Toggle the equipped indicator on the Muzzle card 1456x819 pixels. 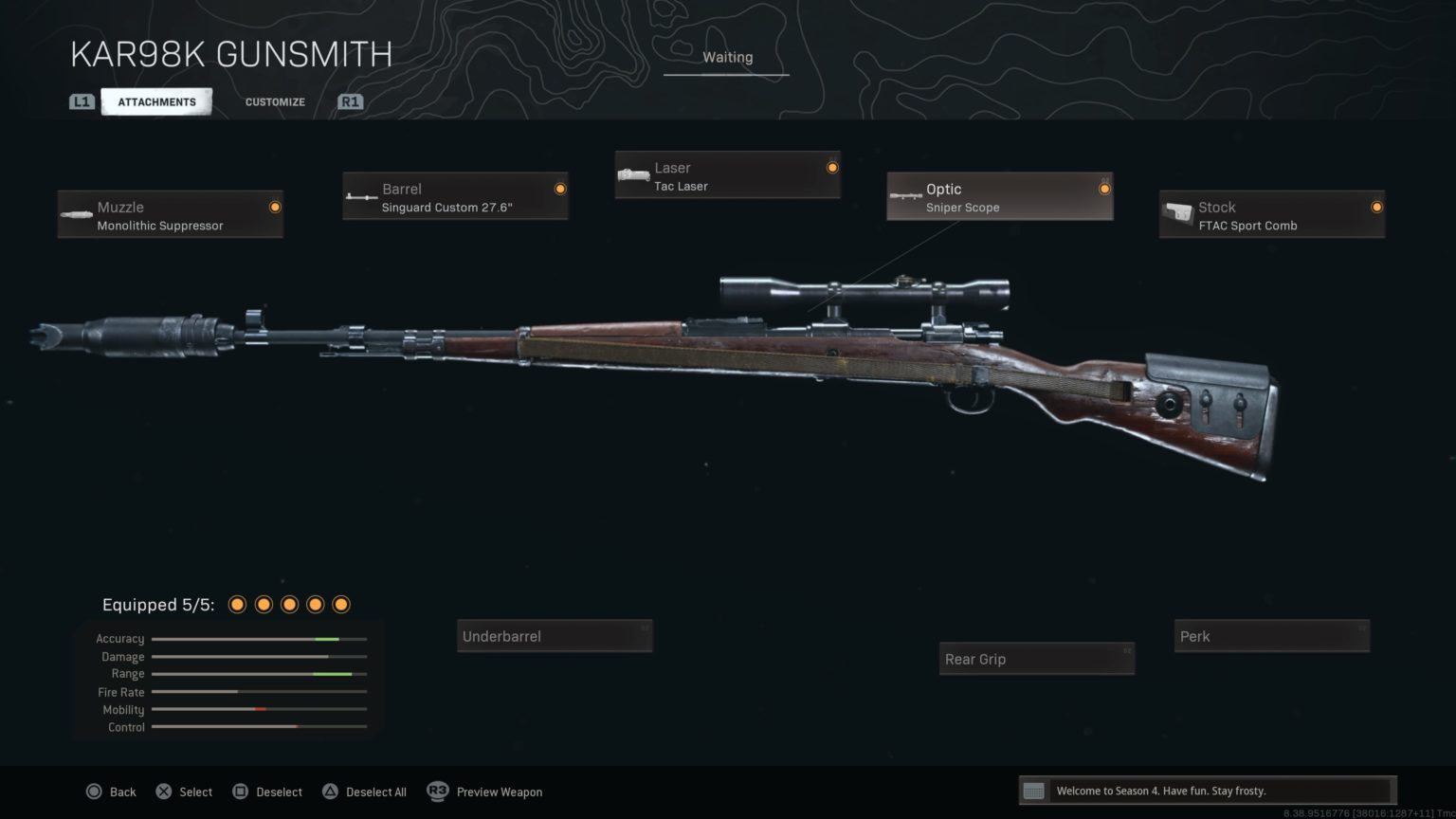point(275,207)
